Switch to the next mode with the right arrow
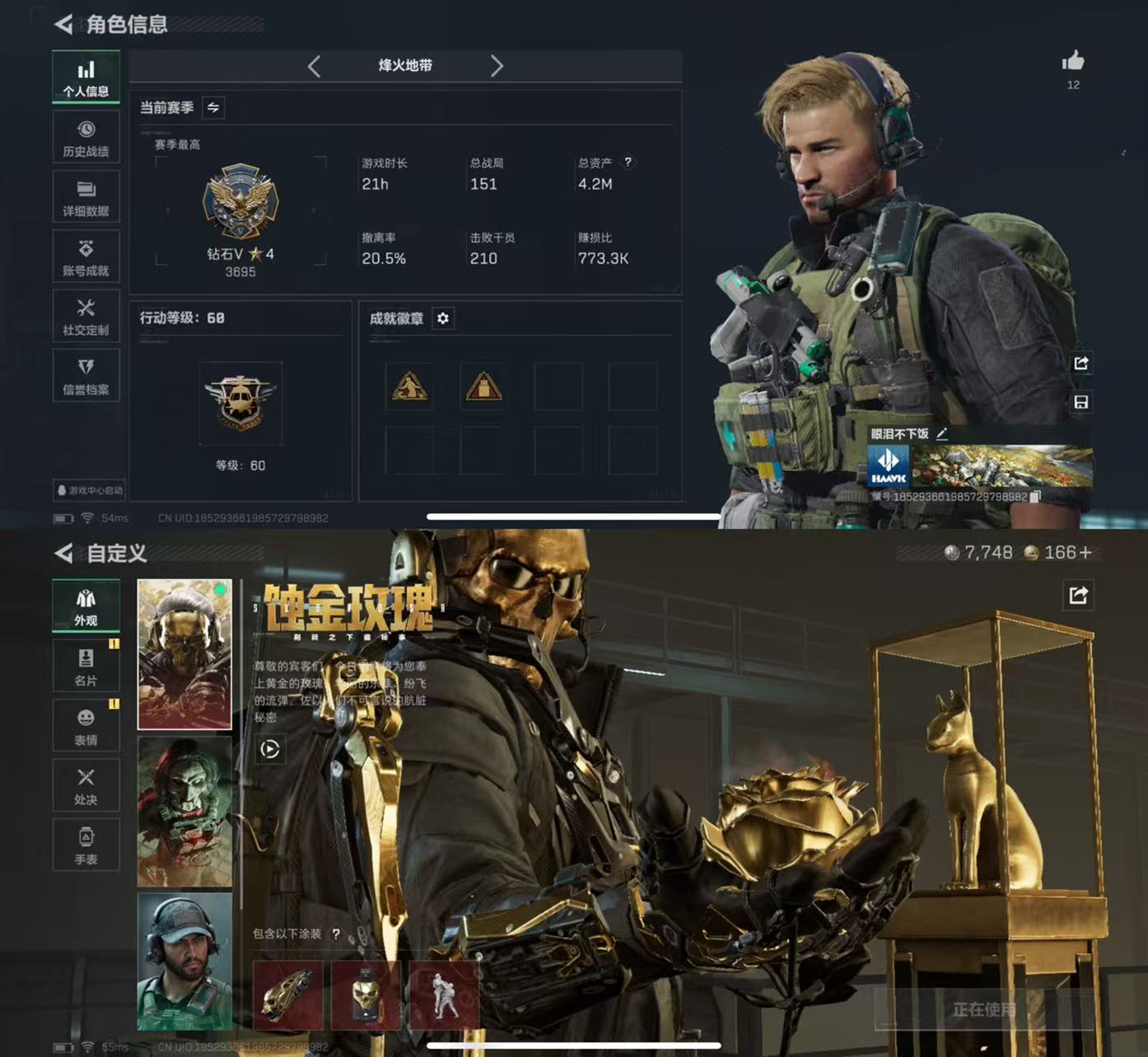 coord(497,66)
